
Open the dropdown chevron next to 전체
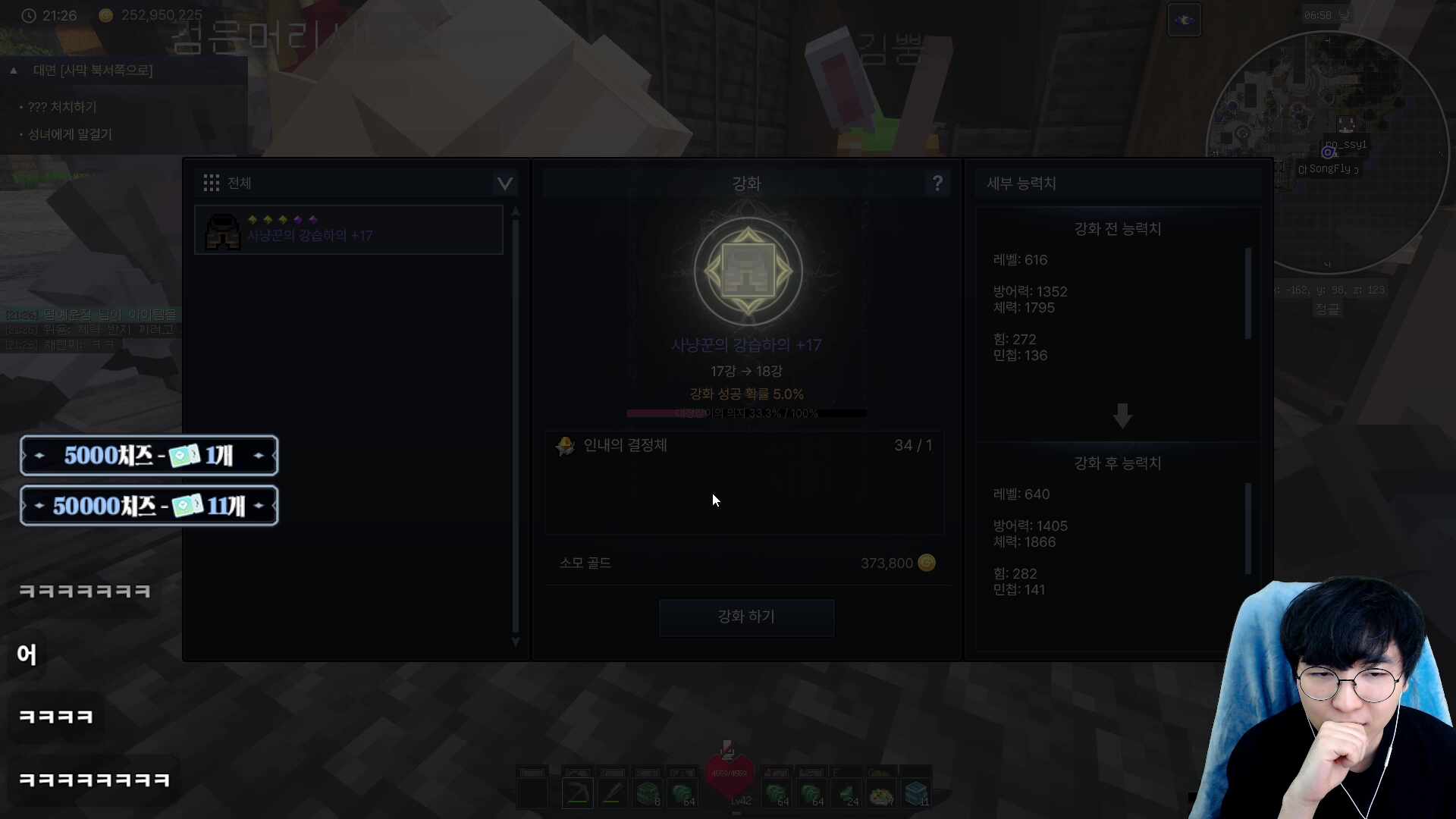(504, 184)
